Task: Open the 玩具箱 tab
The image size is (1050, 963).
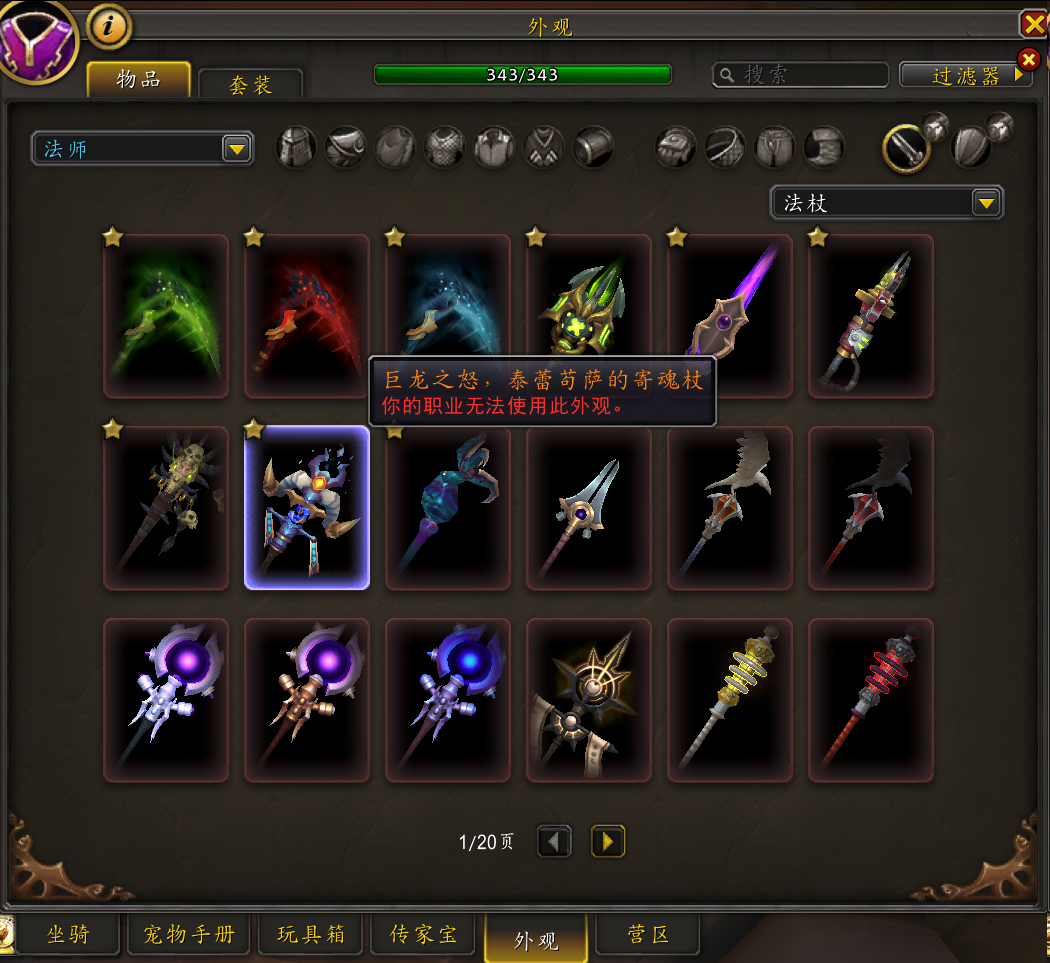Action: (311, 935)
